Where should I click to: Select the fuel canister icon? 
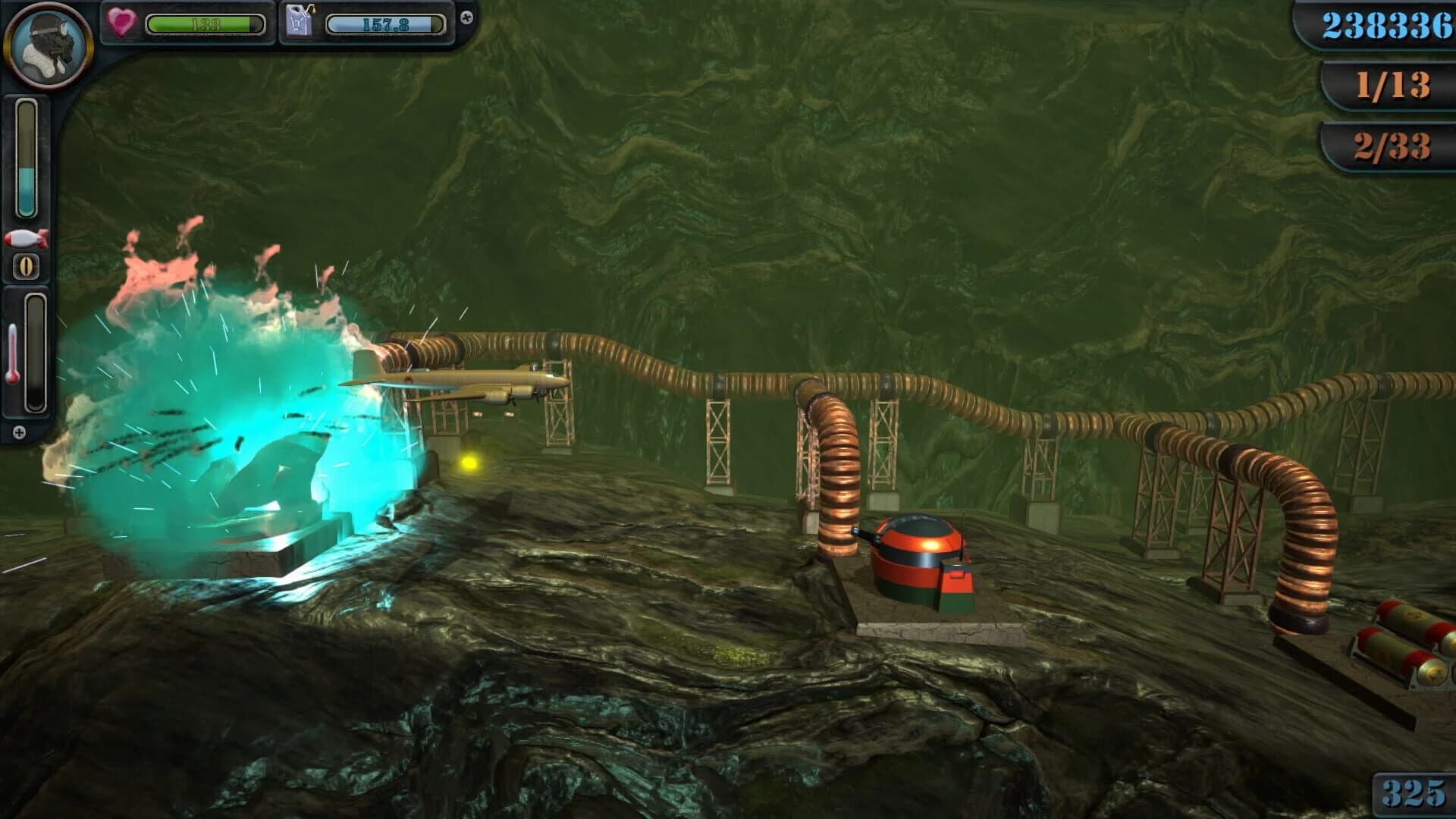[x=299, y=20]
